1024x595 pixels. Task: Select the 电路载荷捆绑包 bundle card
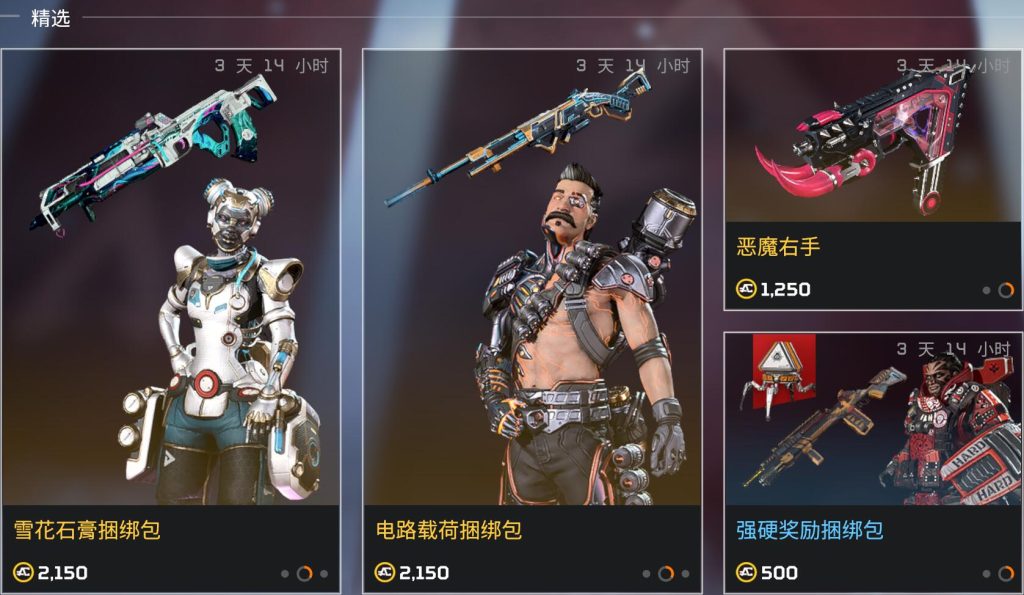point(532,320)
